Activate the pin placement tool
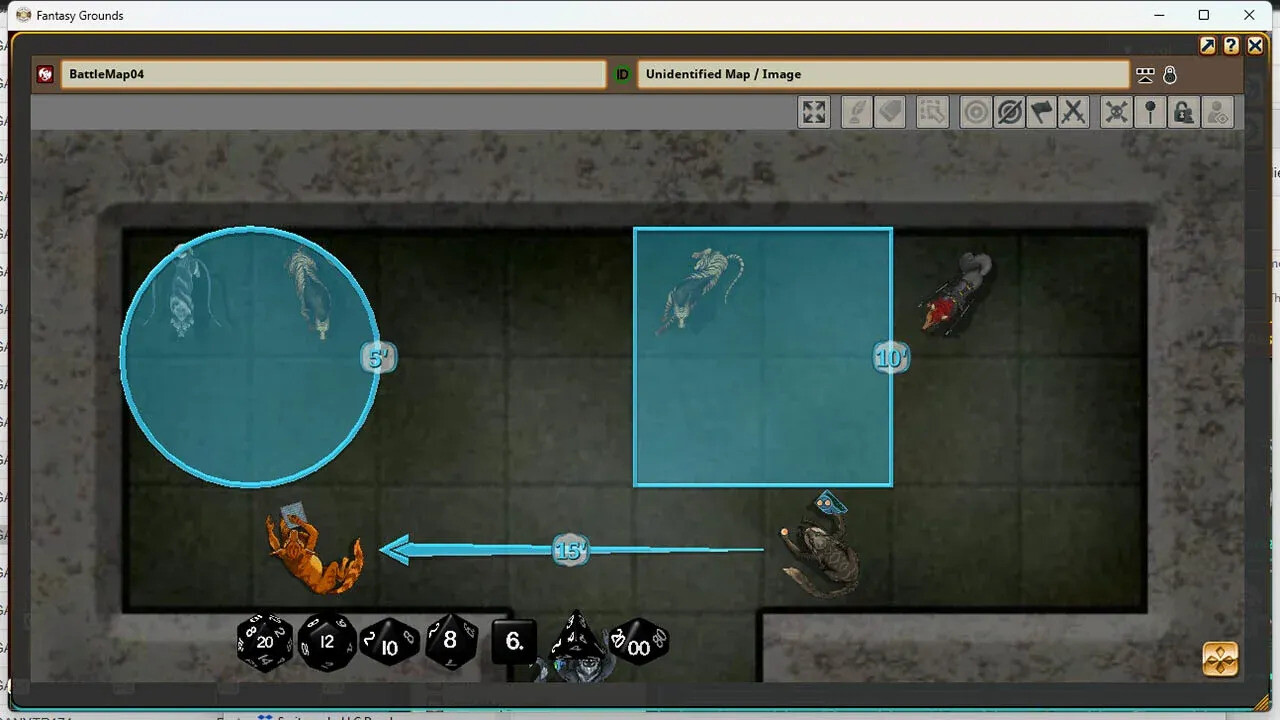This screenshot has height=720, width=1280. pos(1150,112)
